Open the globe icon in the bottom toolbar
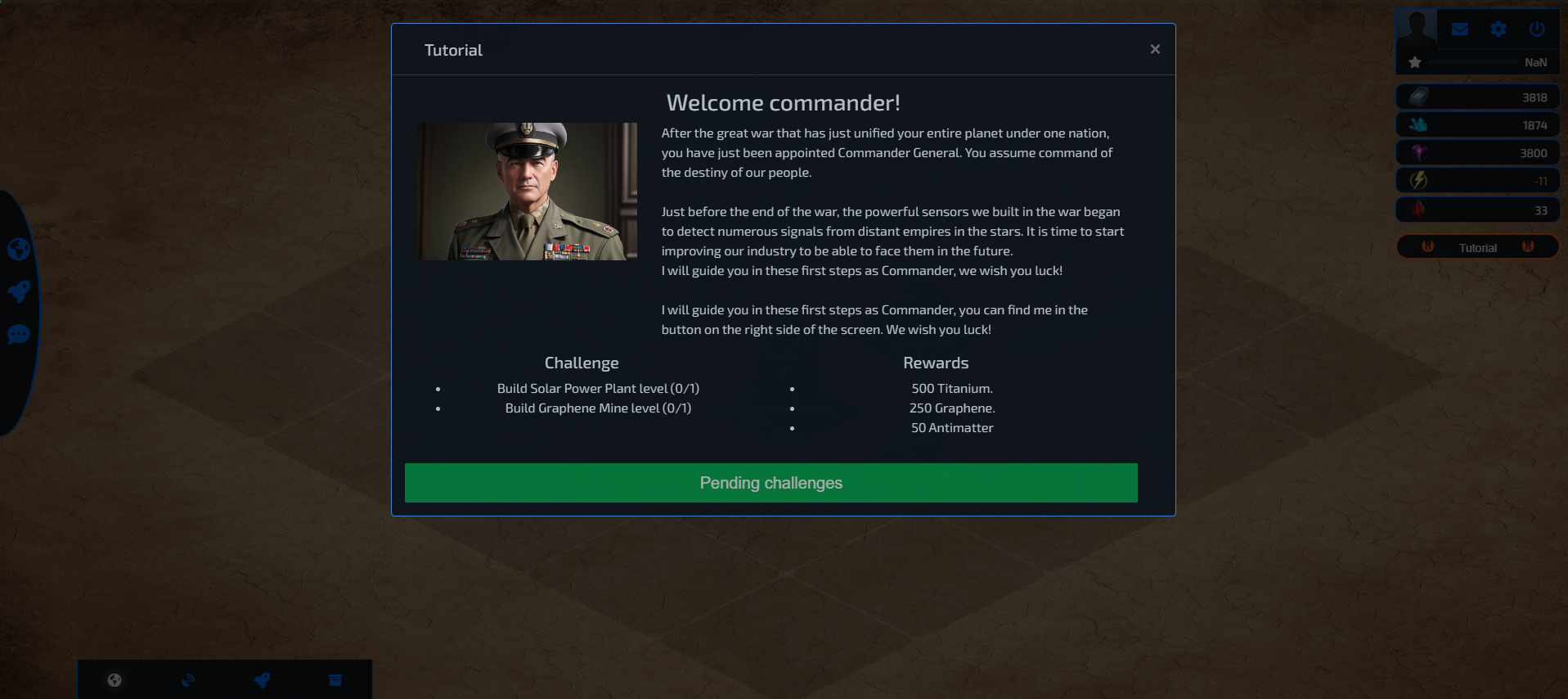1568x699 pixels. coord(114,679)
